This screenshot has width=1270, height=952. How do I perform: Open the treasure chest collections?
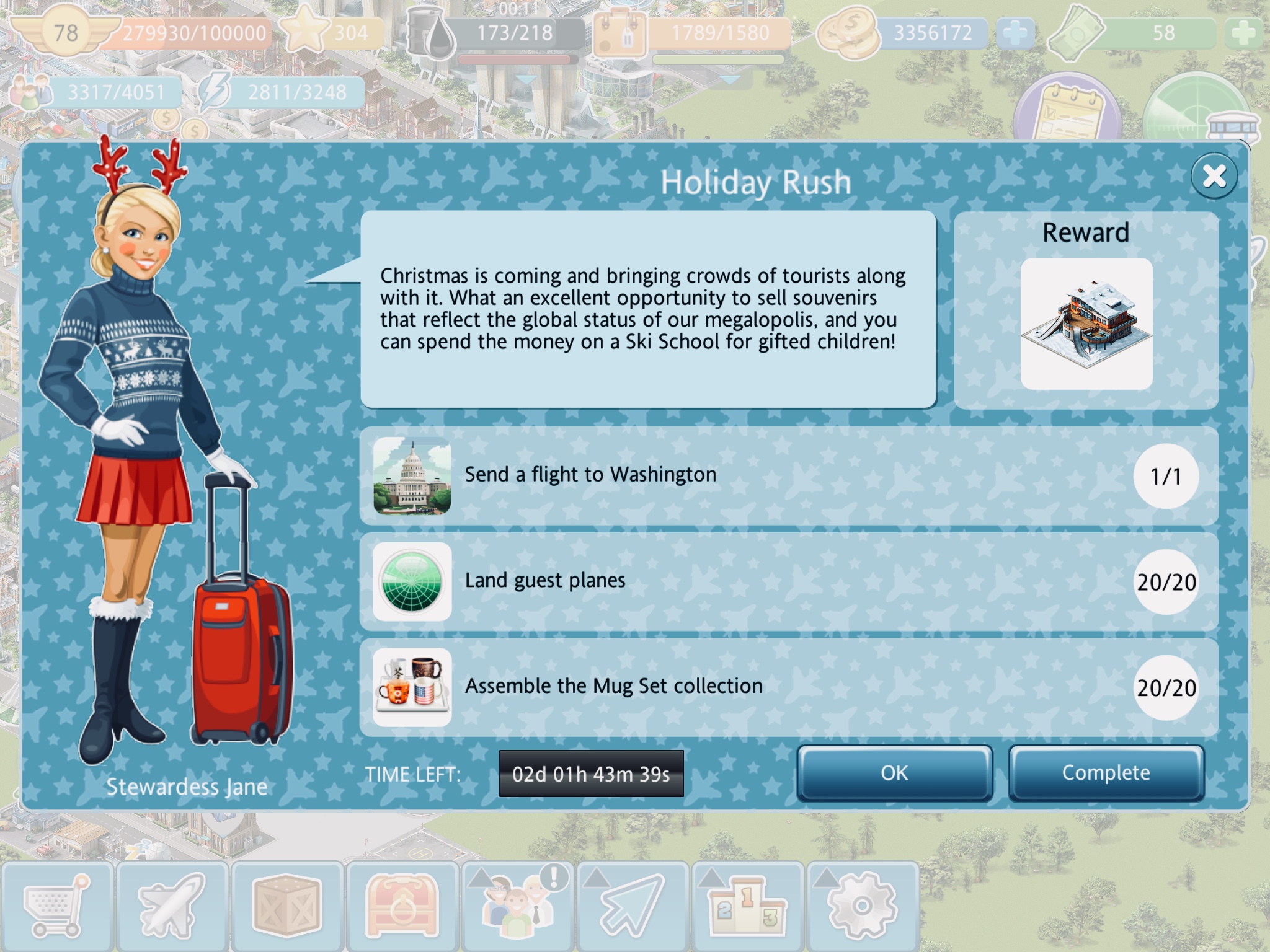402,906
